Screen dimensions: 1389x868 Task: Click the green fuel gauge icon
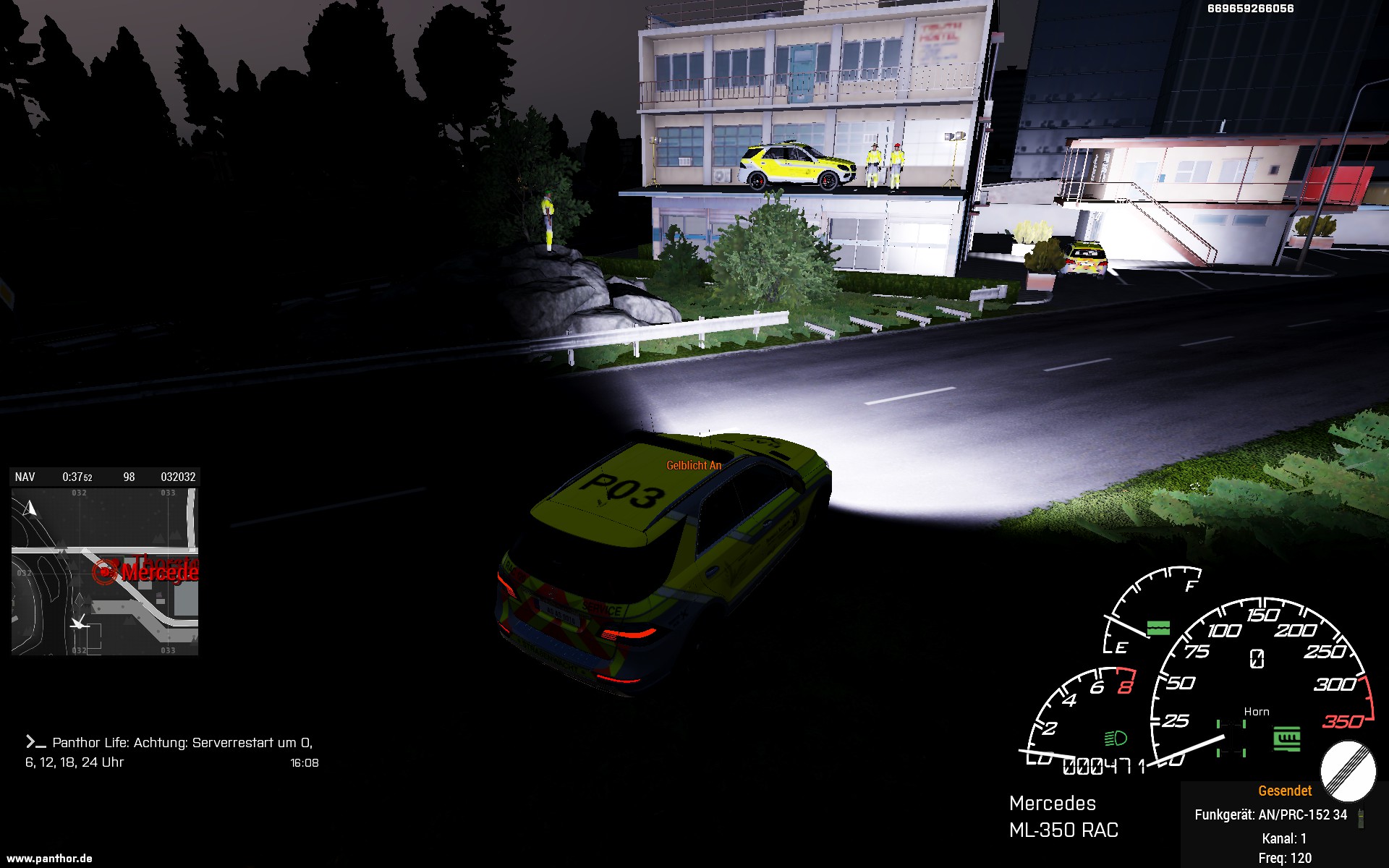click(1158, 628)
